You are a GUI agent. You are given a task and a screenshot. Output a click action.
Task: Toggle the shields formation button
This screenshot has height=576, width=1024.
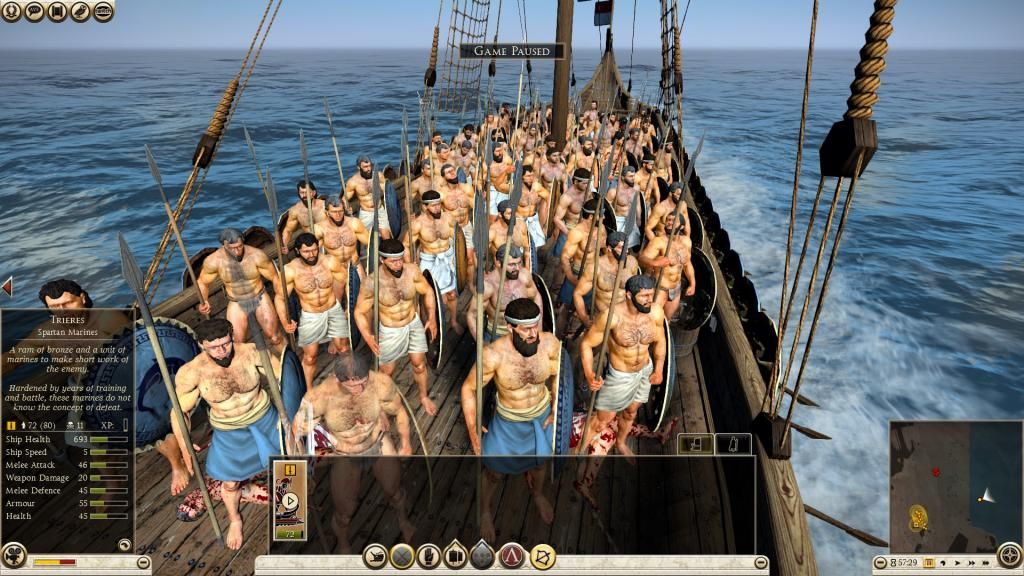tap(456, 556)
